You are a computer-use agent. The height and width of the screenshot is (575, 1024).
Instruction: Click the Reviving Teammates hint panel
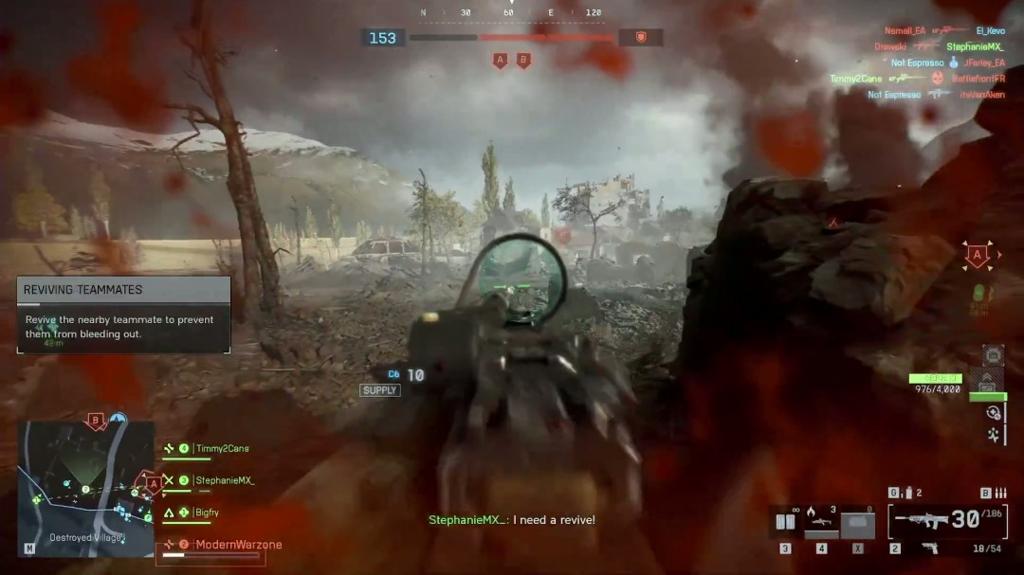click(124, 314)
